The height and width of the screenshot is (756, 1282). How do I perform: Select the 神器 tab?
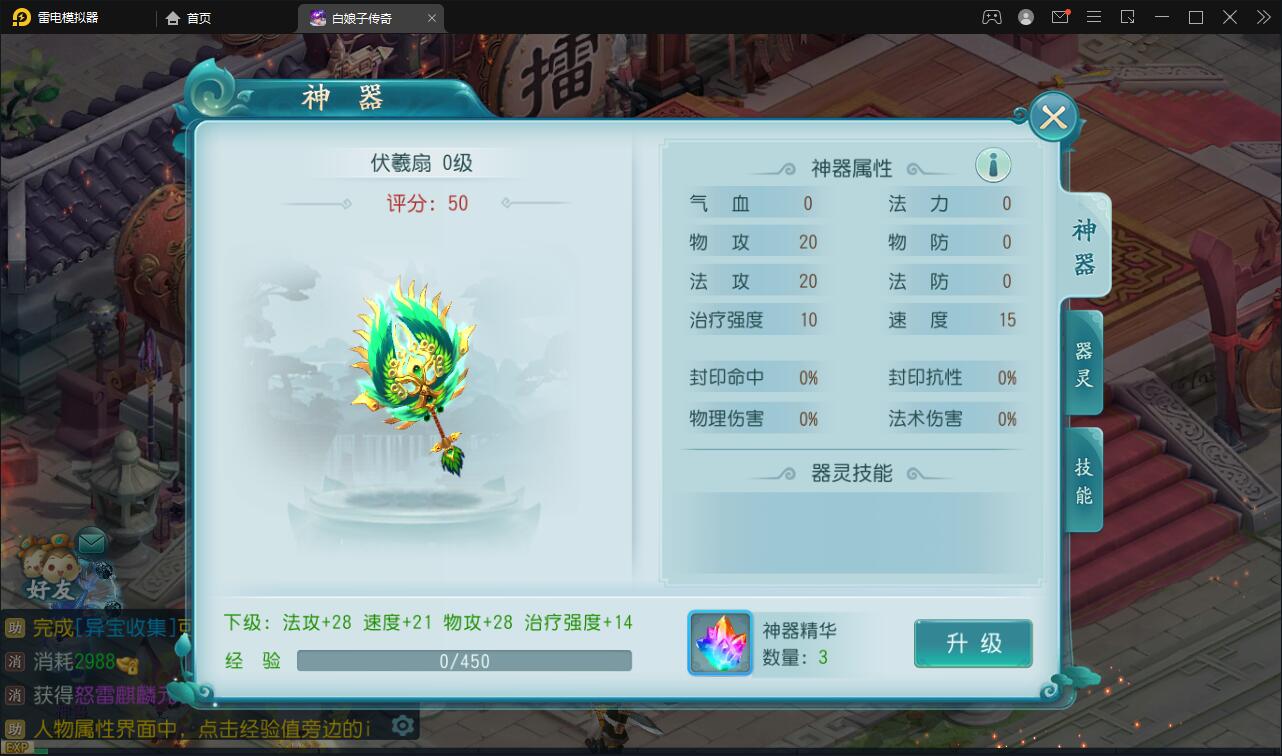point(1082,243)
